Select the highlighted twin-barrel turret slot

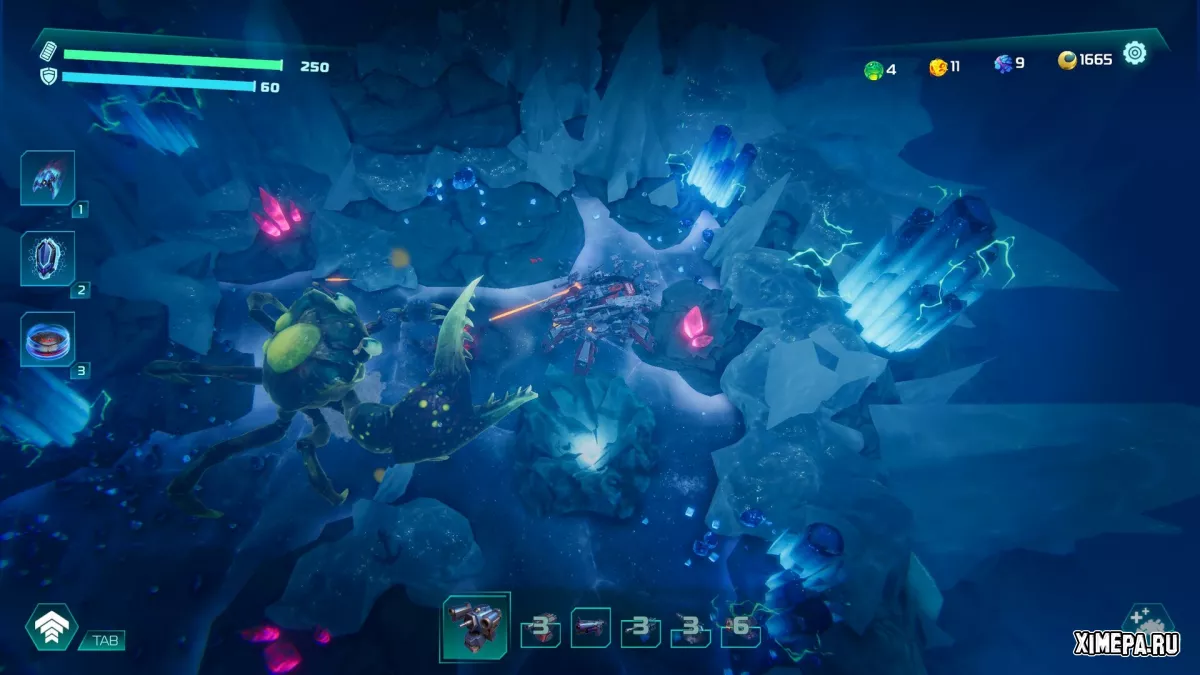475,626
